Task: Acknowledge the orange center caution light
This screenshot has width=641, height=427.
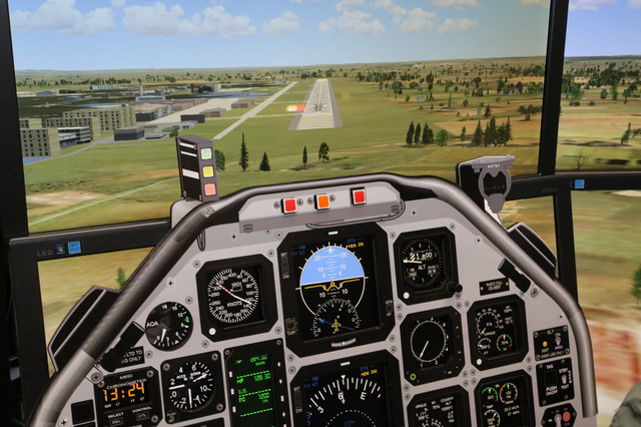Action: tap(323, 201)
